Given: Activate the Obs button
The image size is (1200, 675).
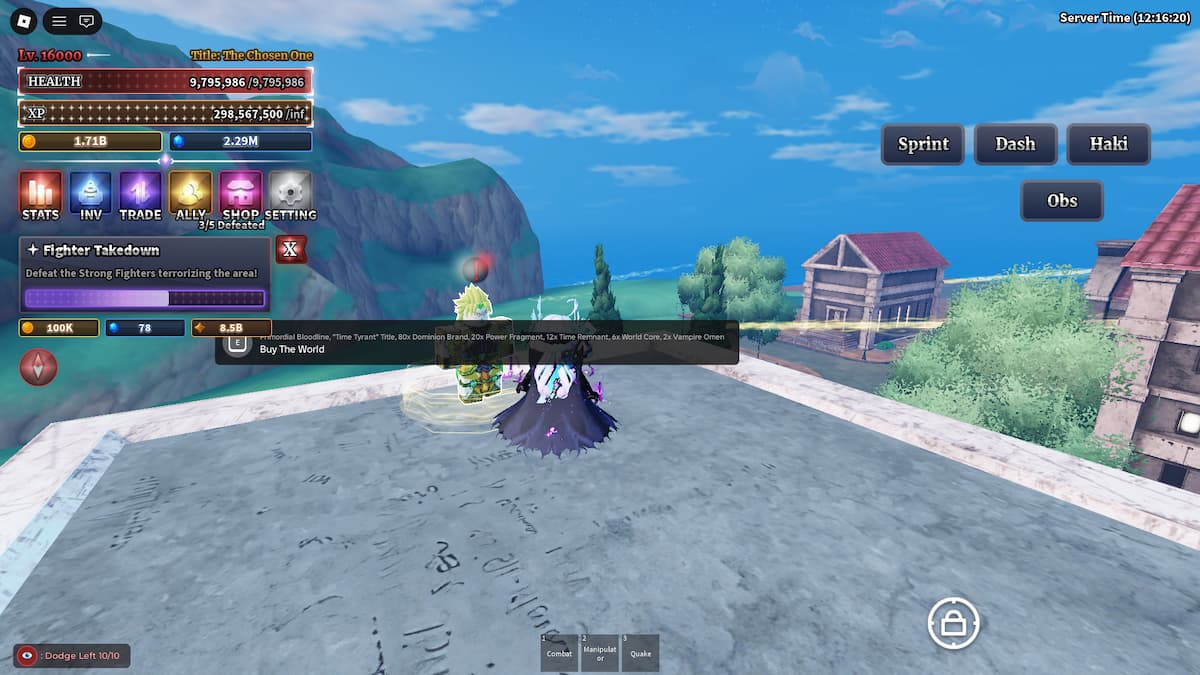Looking at the screenshot, I should (1062, 200).
